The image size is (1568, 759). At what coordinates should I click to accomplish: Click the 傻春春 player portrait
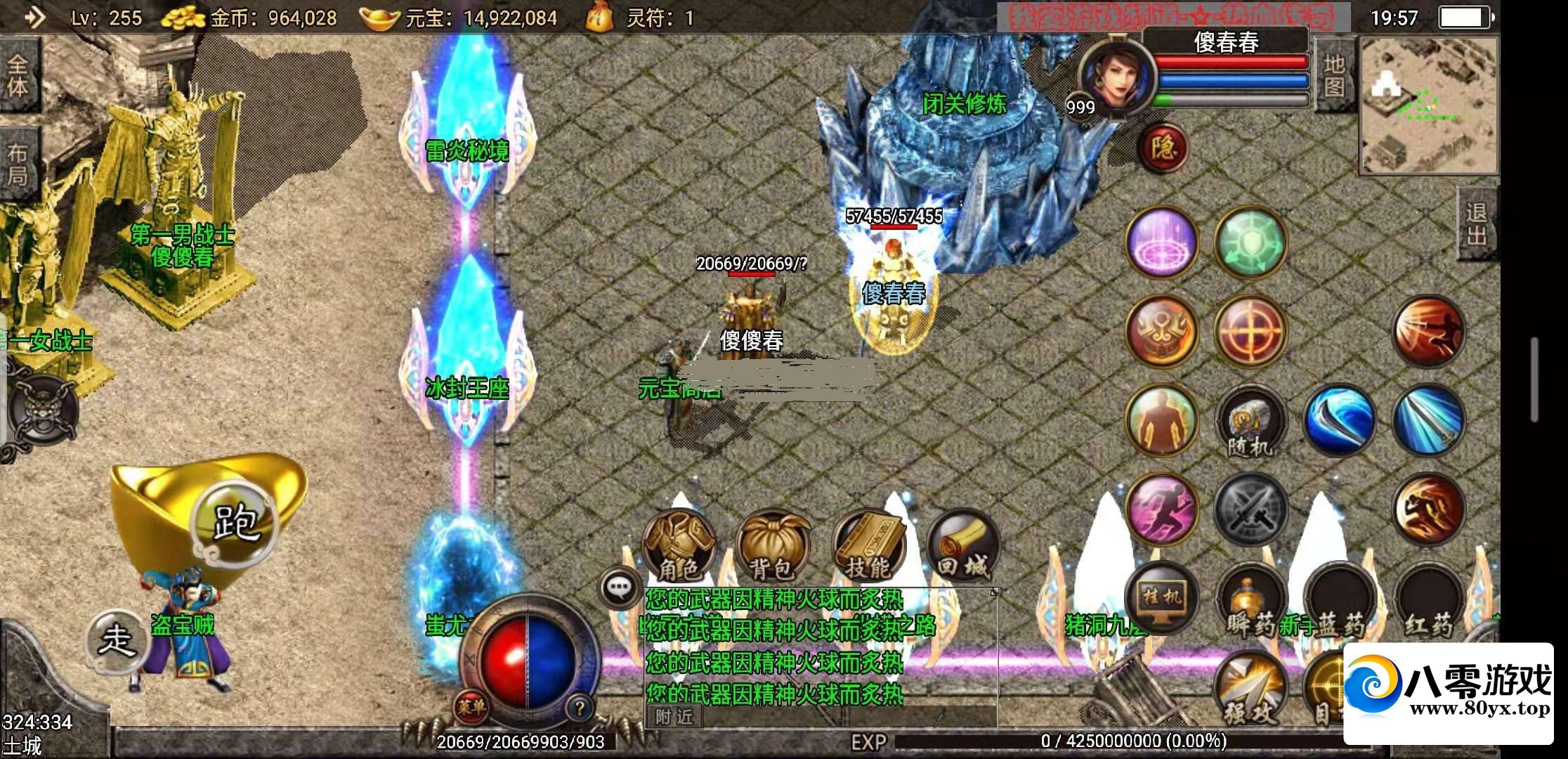(1116, 76)
